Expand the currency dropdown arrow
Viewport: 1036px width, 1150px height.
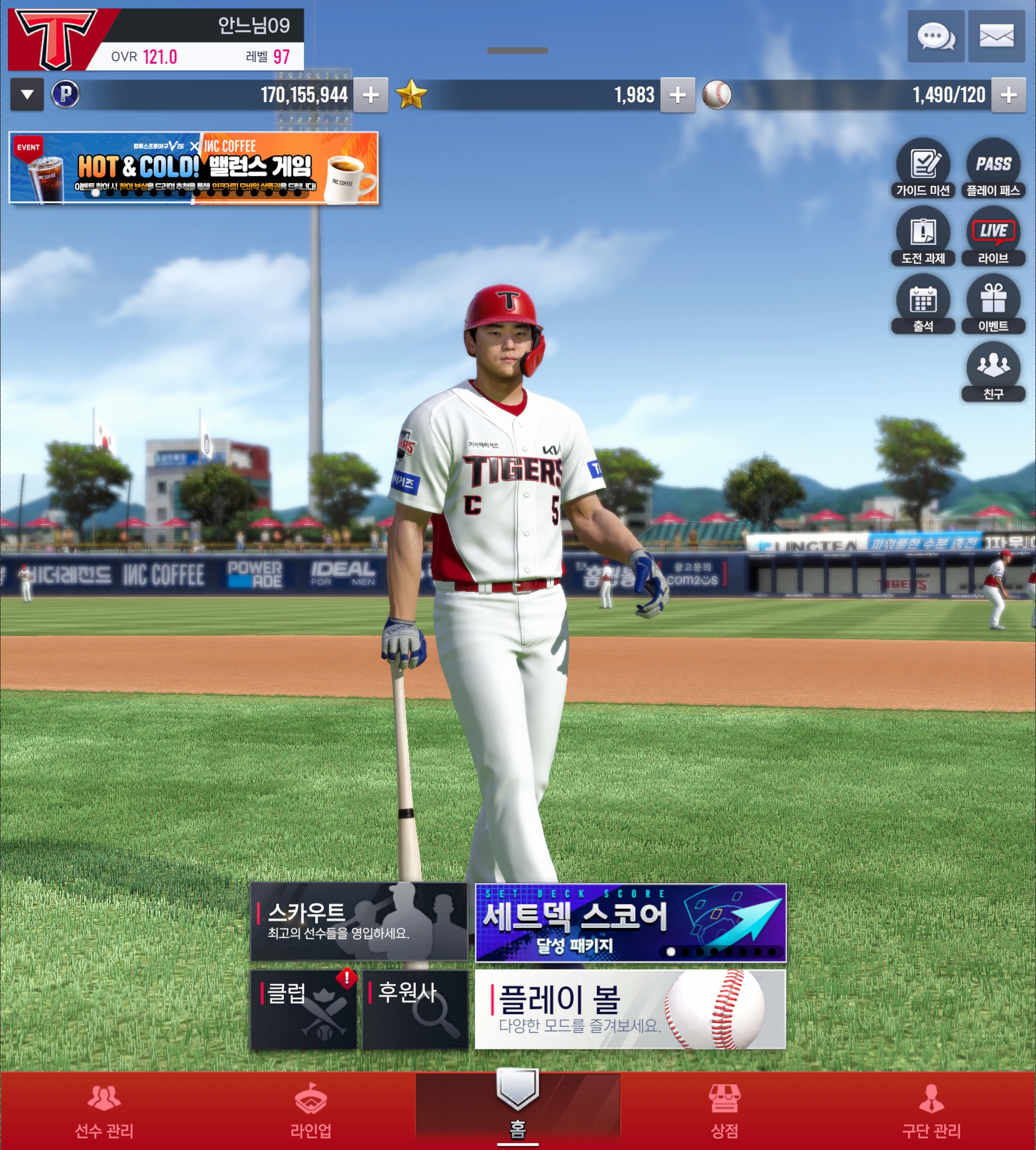click(x=27, y=94)
